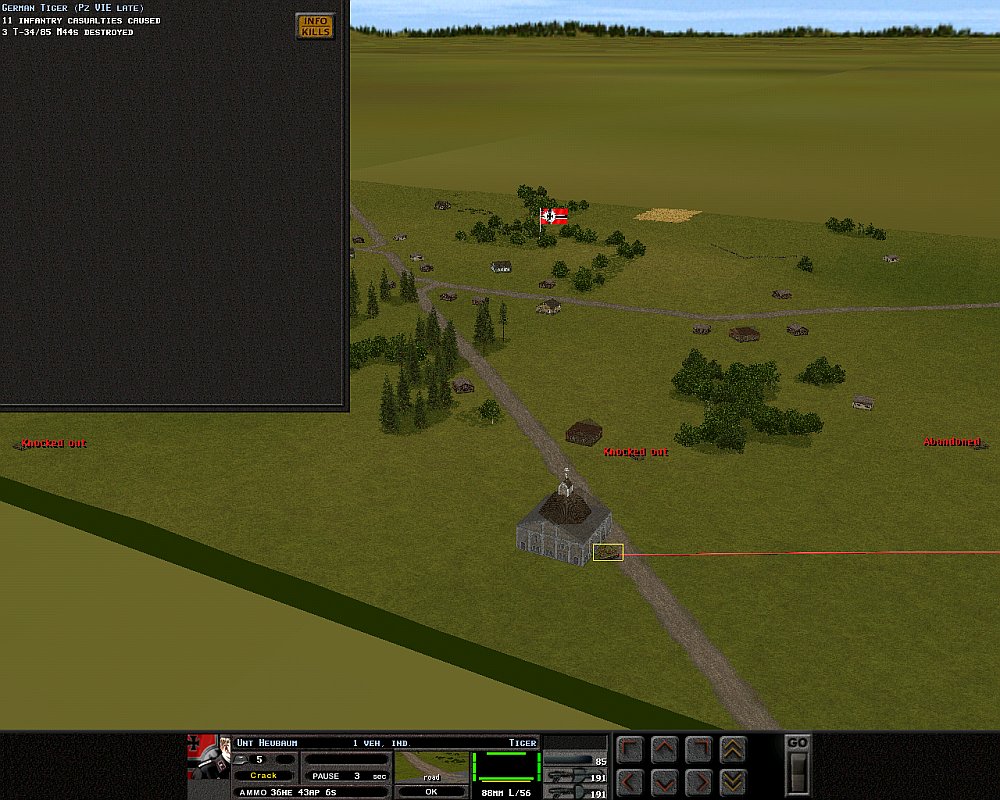Rotate camera right with the corner-arrow button
Screen dimensions: 1000x800
pyautogui.click(x=699, y=749)
